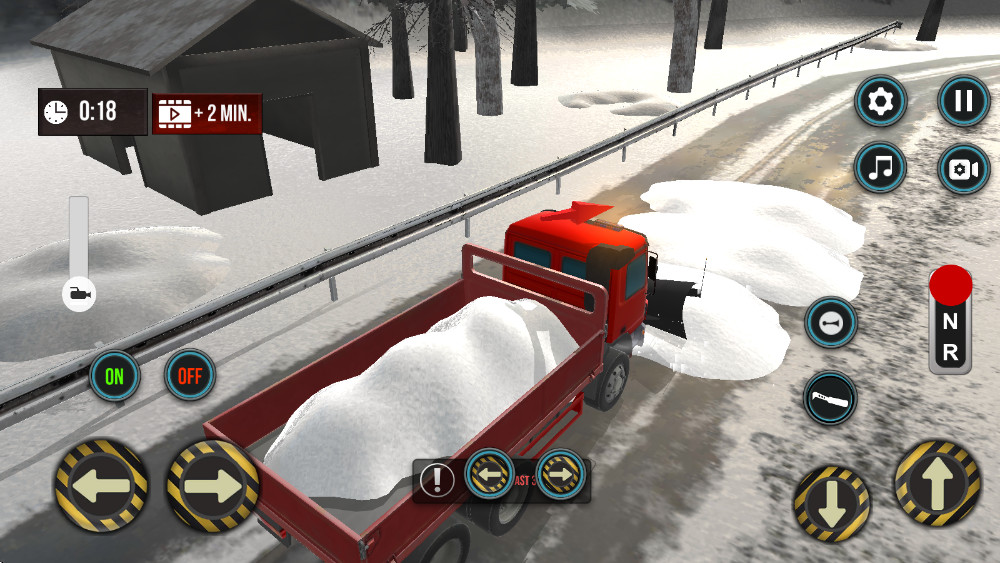Honk the truck horn button

point(831,323)
